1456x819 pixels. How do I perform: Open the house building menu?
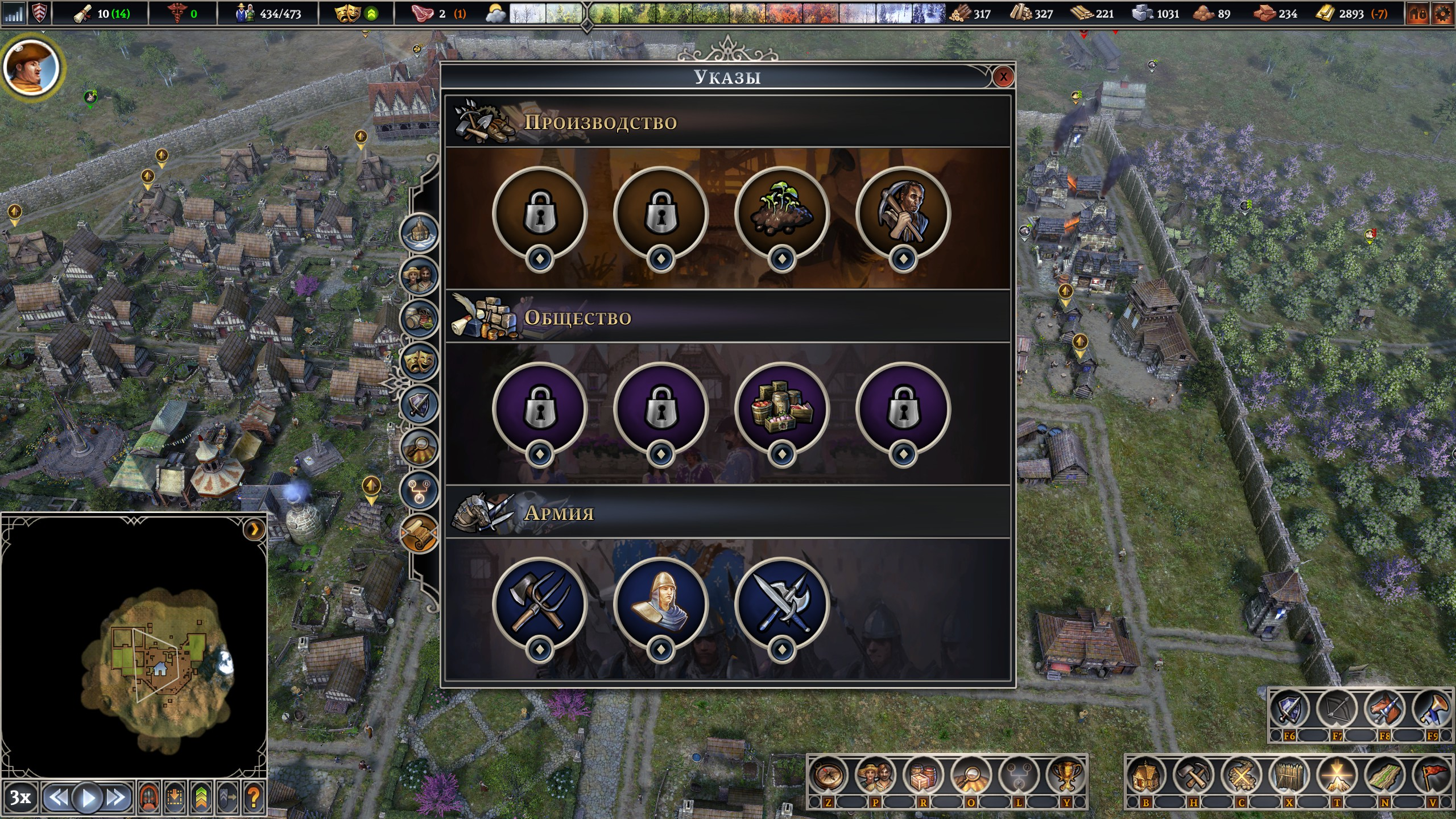click(1145, 775)
